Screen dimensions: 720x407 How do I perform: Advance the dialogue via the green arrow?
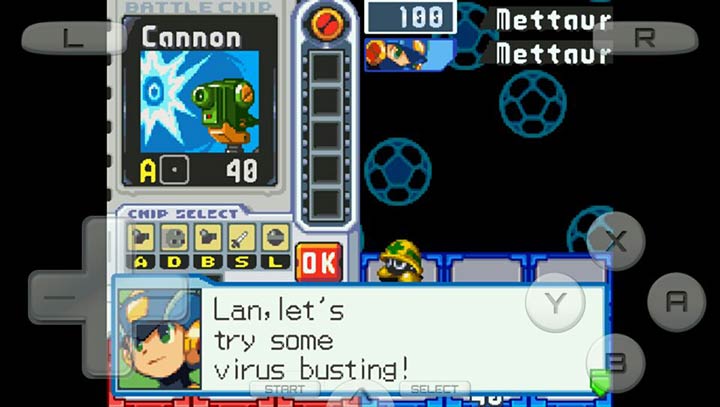pyautogui.click(x=599, y=381)
